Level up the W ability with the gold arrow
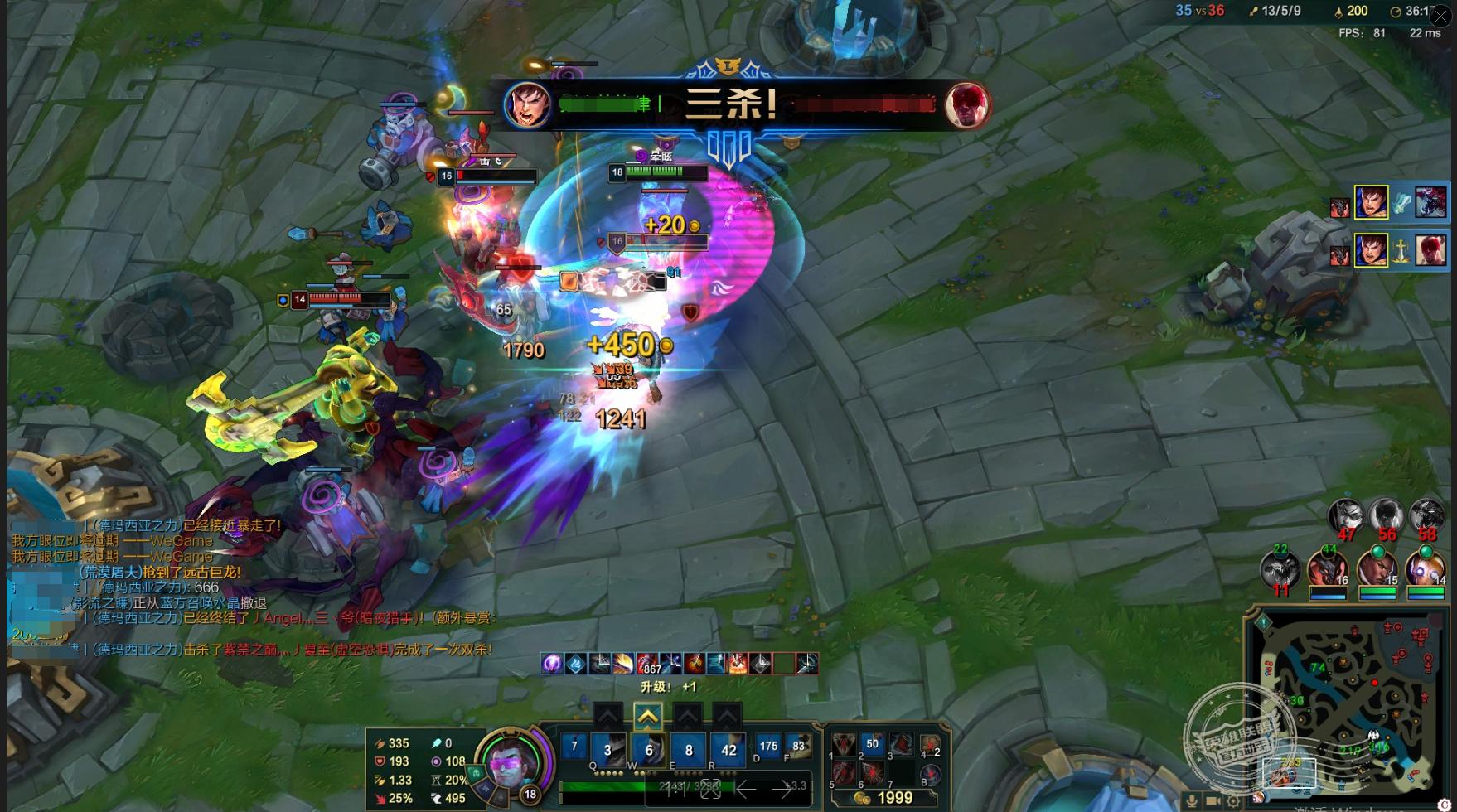 647,716
